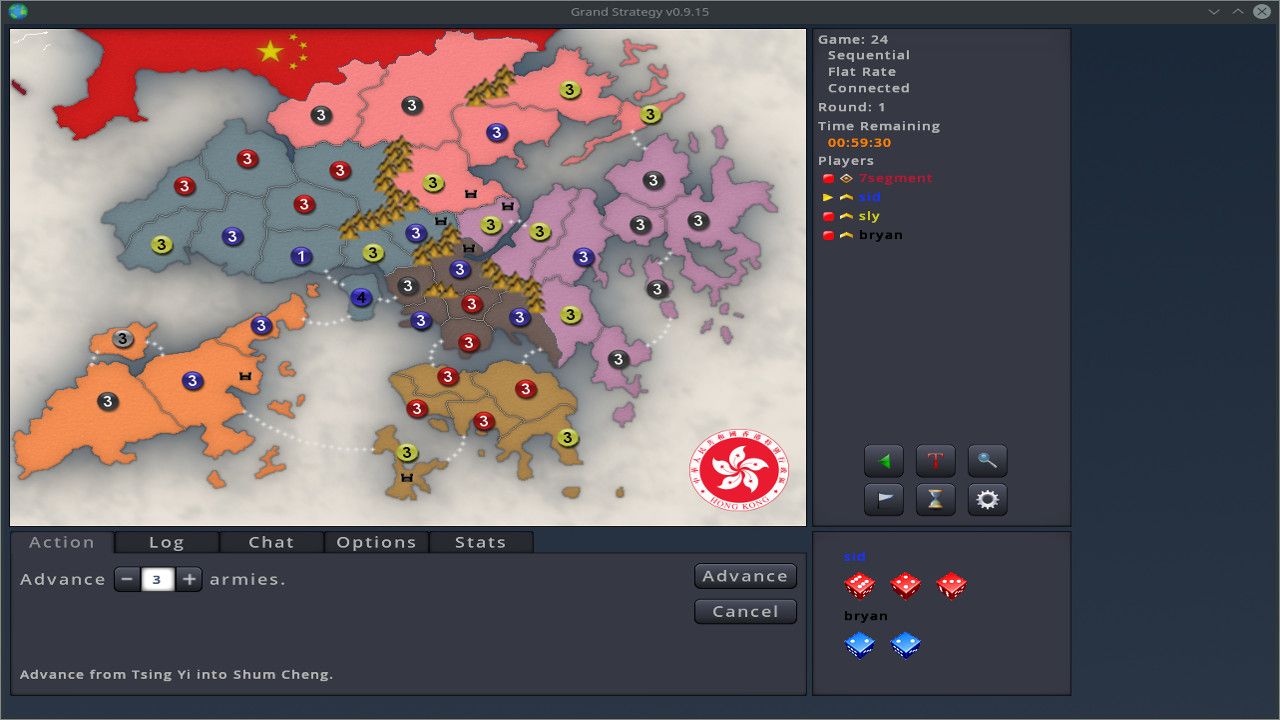Click the green arrow icon in the side panel
The width and height of the screenshot is (1280, 720).
pos(883,460)
